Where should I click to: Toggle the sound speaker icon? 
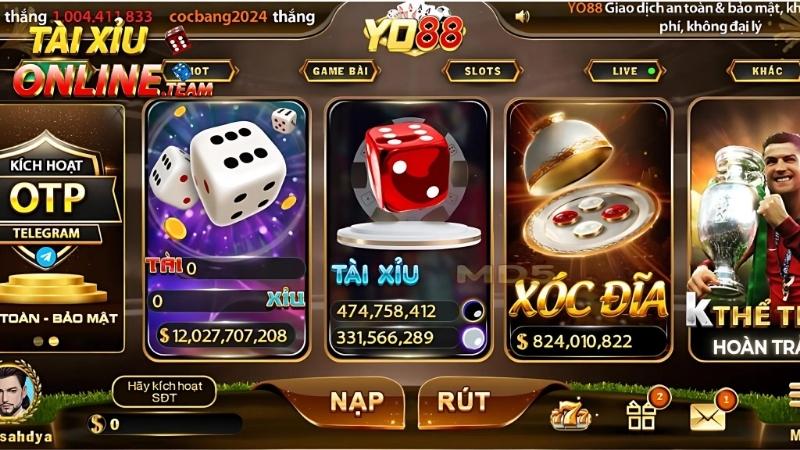click(521, 16)
